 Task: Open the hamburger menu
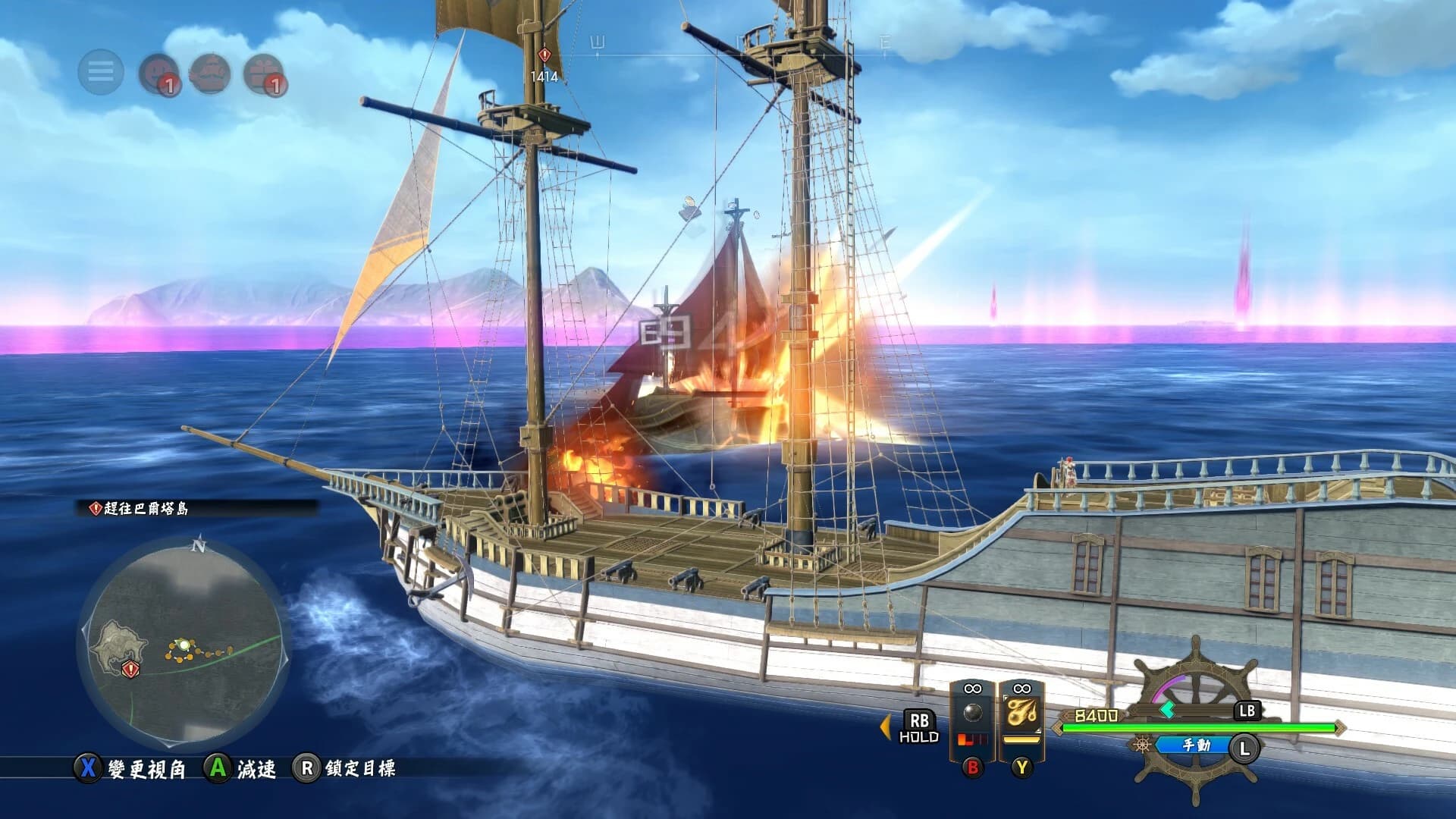pyautogui.click(x=101, y=72)
